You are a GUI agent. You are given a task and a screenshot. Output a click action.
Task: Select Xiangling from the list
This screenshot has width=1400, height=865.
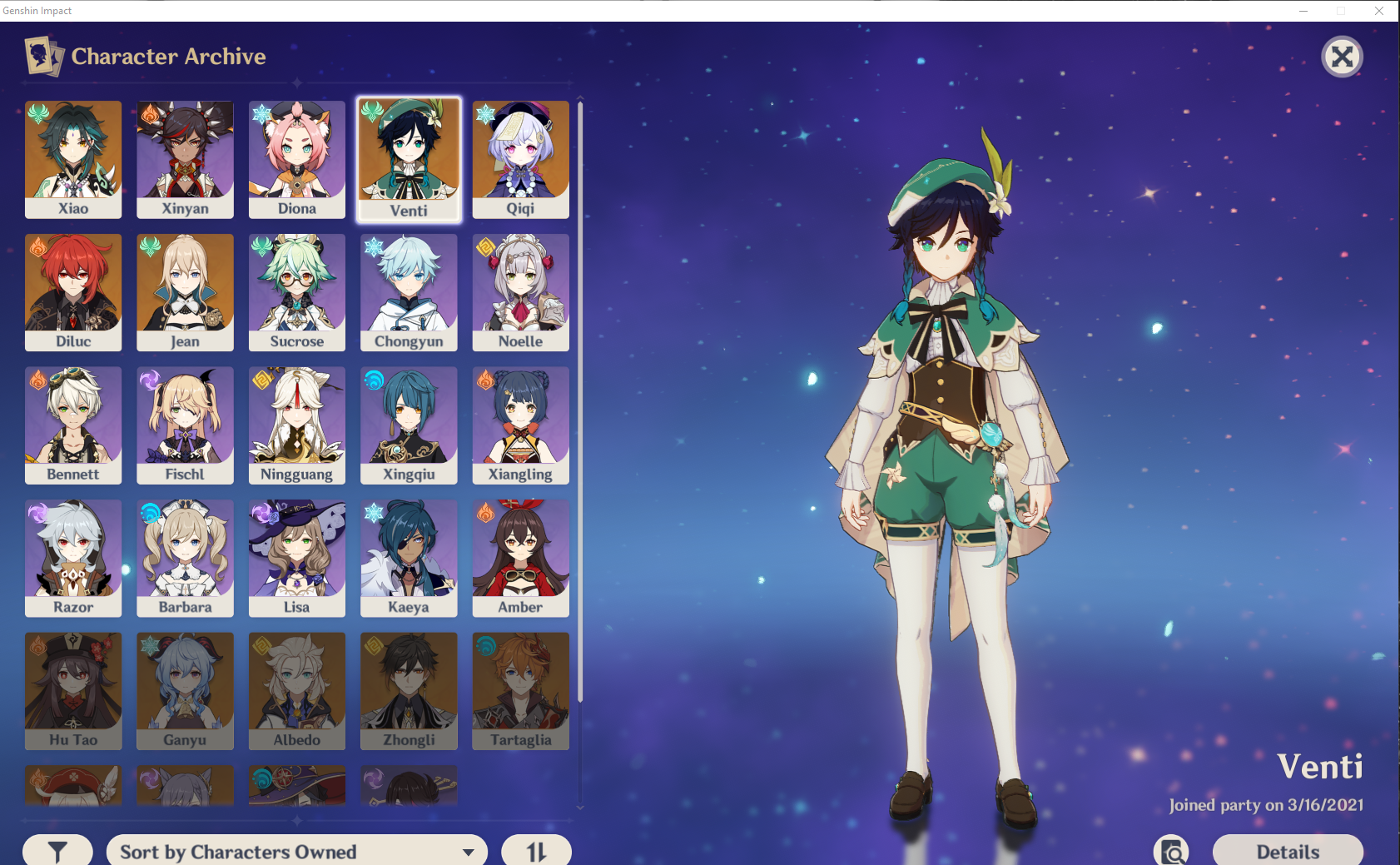point(520,425)
